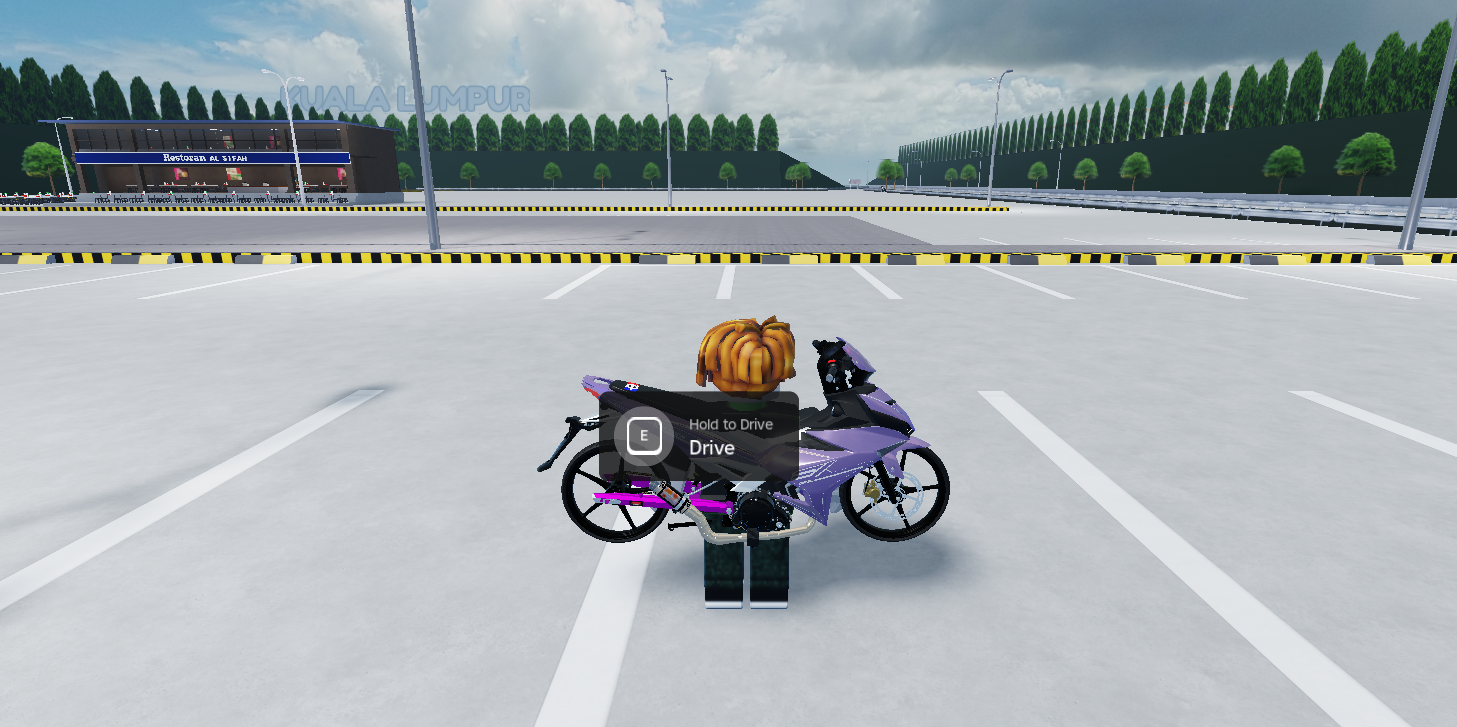Click the flag decal on the motorcycle seat
Image resolution: width=1457 pixels, height=727 pixels.
pos(631,386)
